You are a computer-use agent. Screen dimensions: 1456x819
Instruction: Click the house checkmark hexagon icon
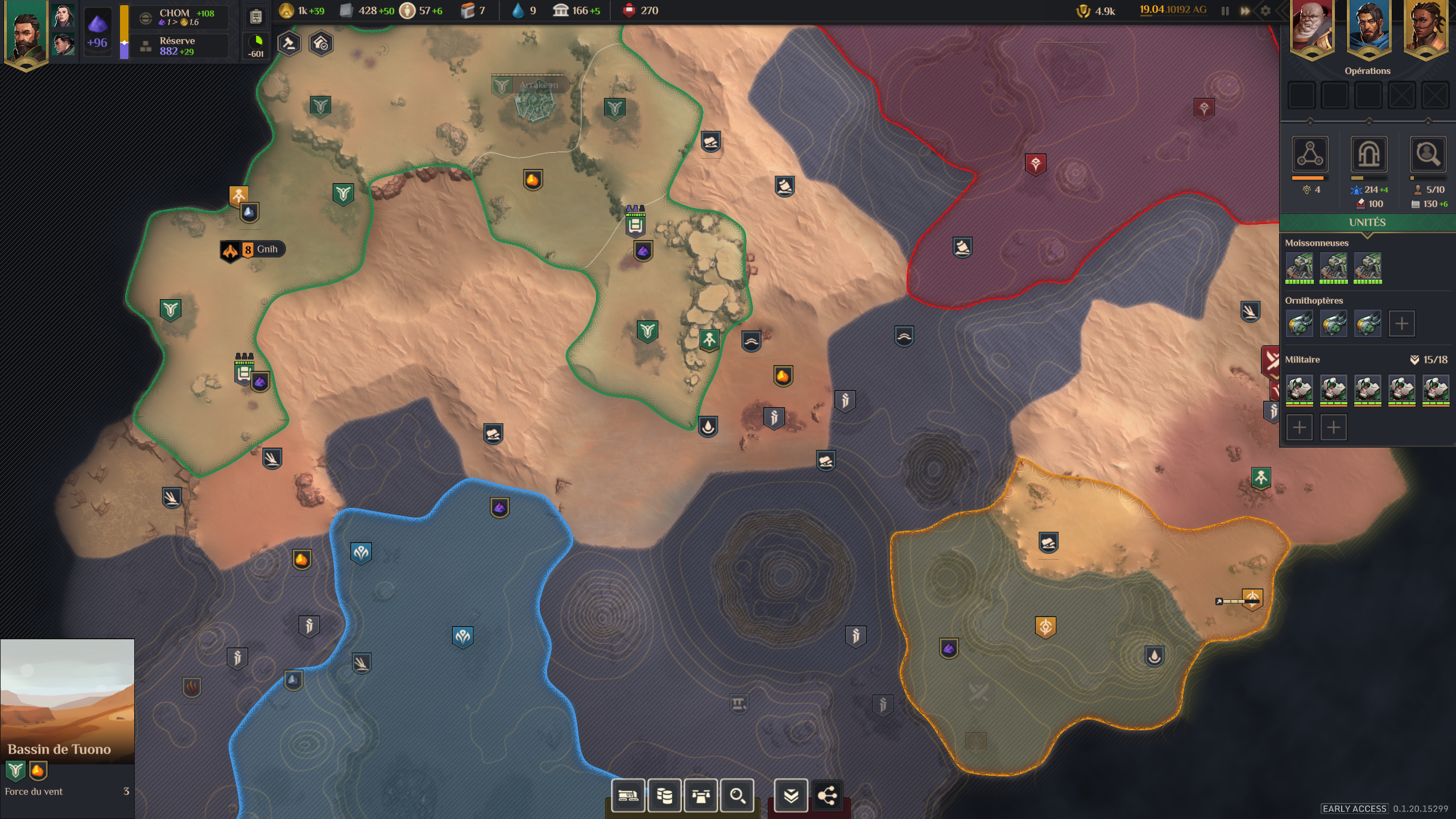tap(321, 44)
